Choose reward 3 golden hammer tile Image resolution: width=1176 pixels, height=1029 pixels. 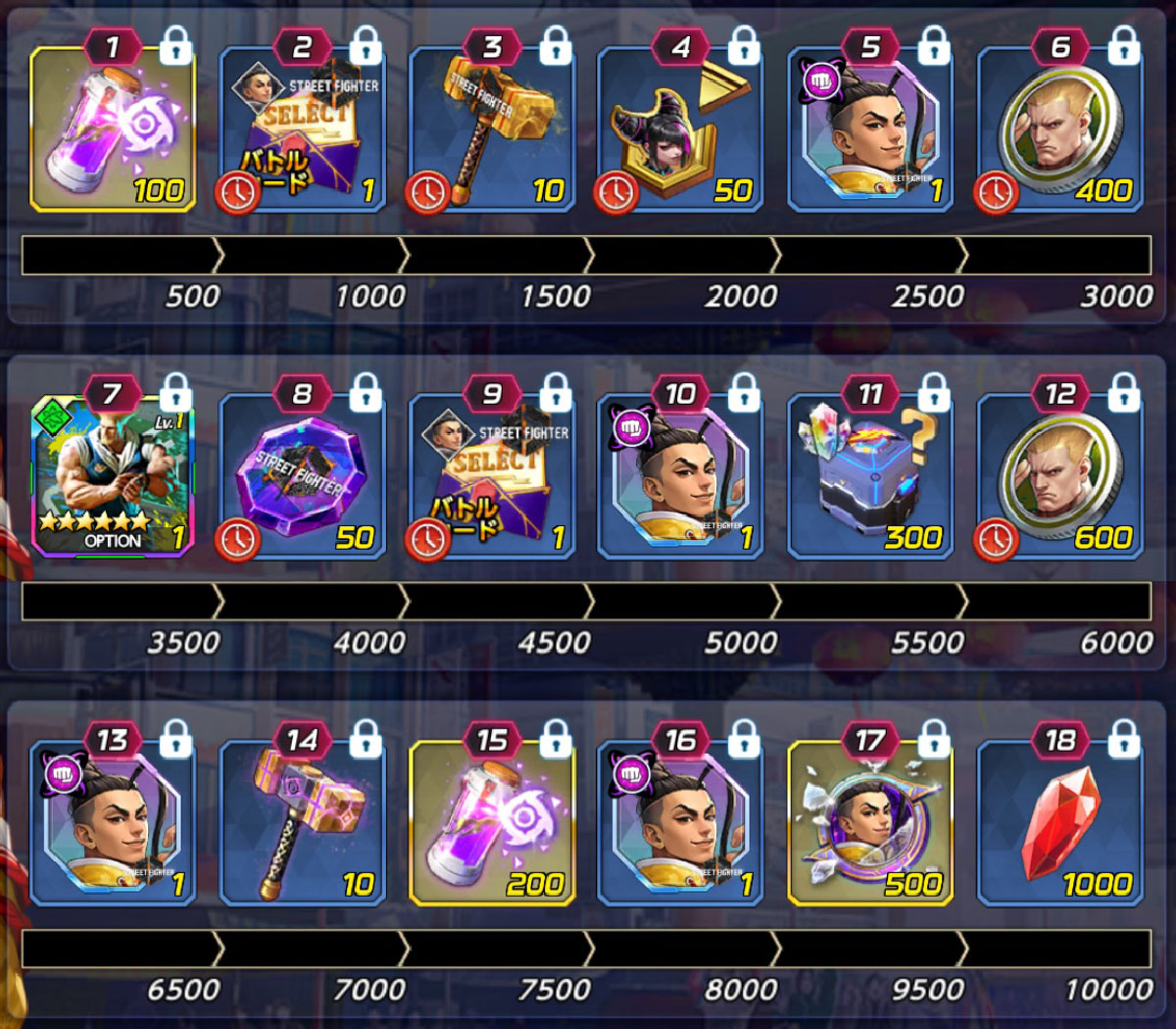tap(492, 129)
